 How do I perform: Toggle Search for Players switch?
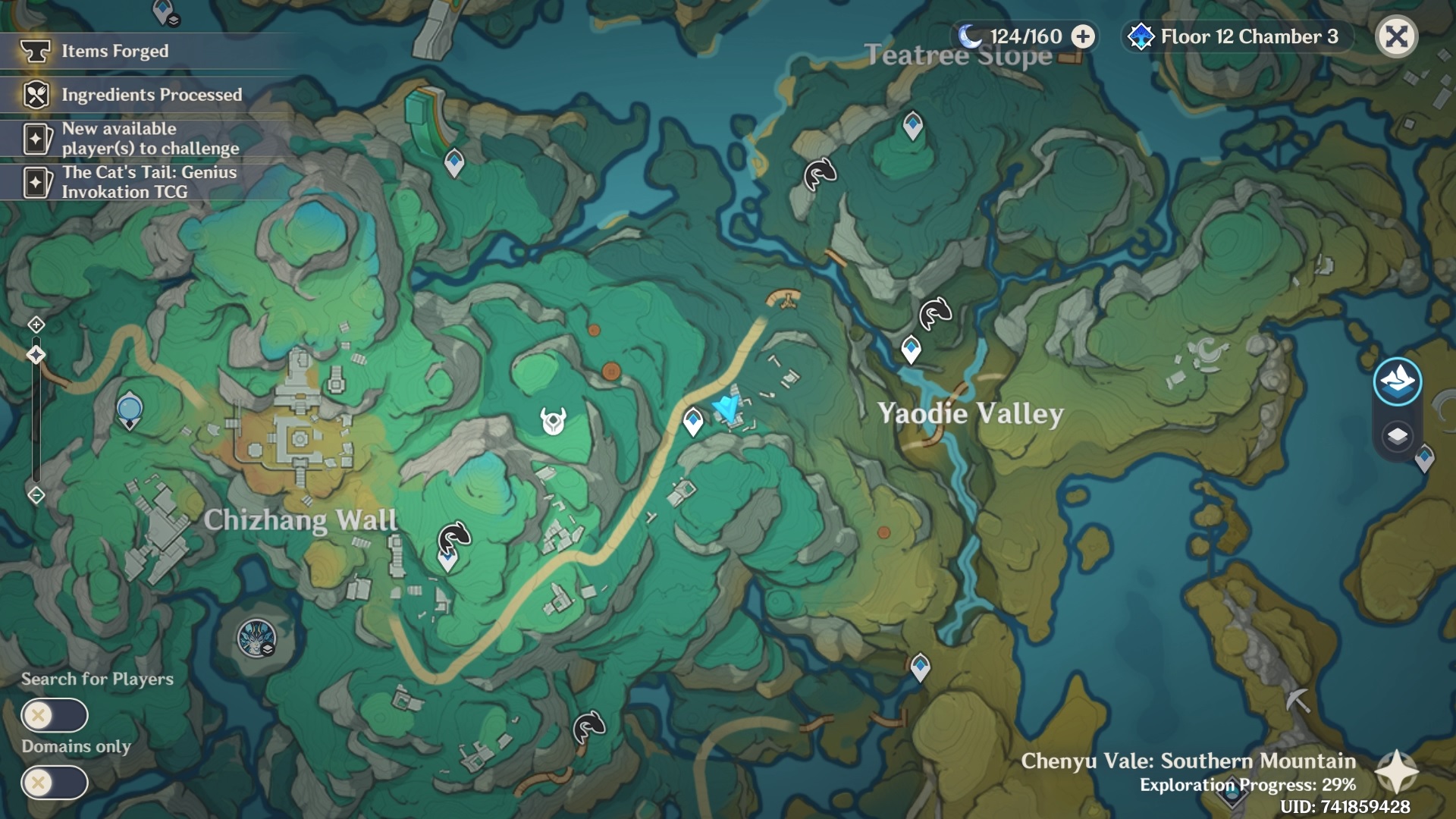55,715
